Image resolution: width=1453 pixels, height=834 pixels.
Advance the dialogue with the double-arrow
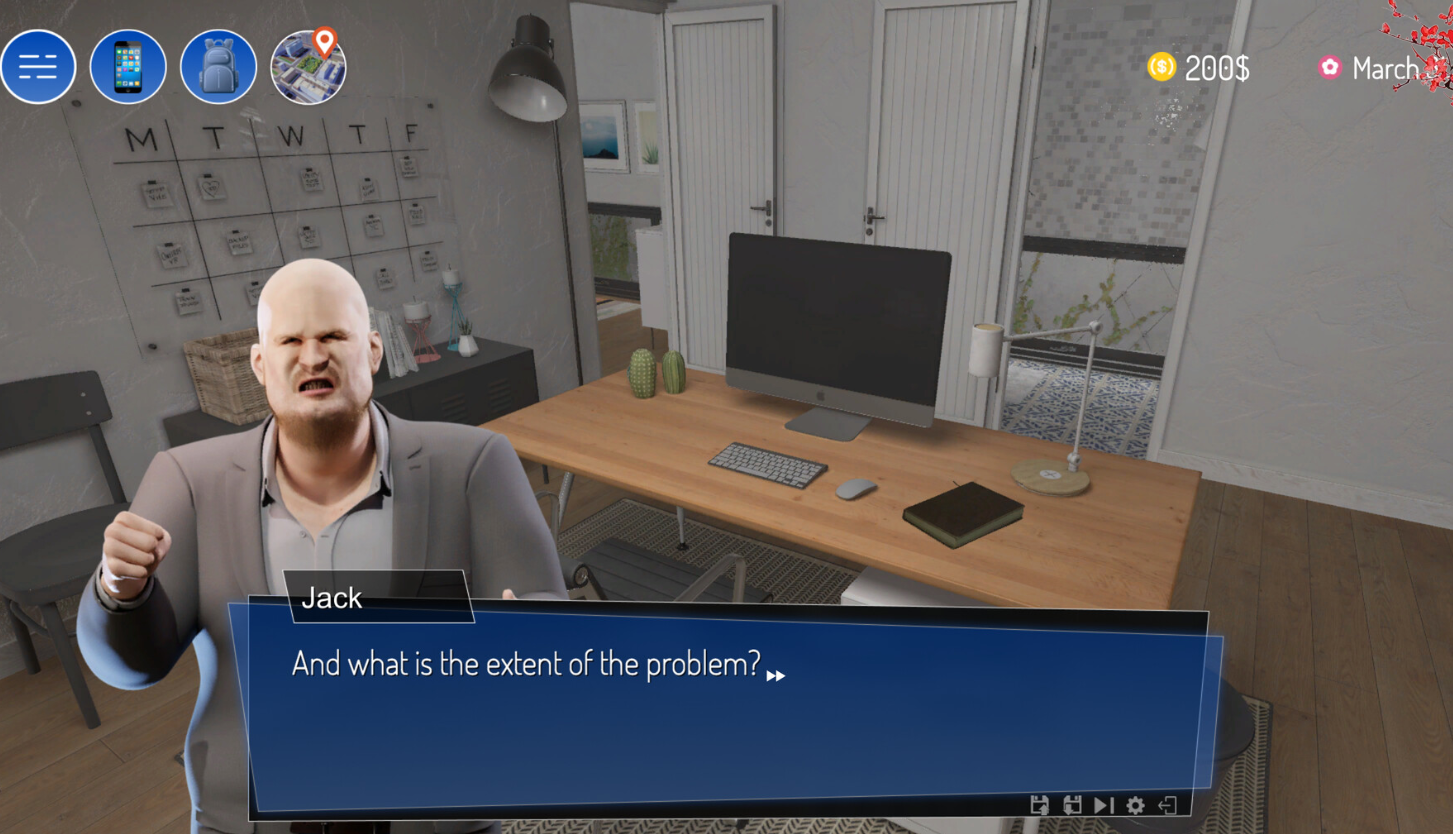[x=776, y=676]
